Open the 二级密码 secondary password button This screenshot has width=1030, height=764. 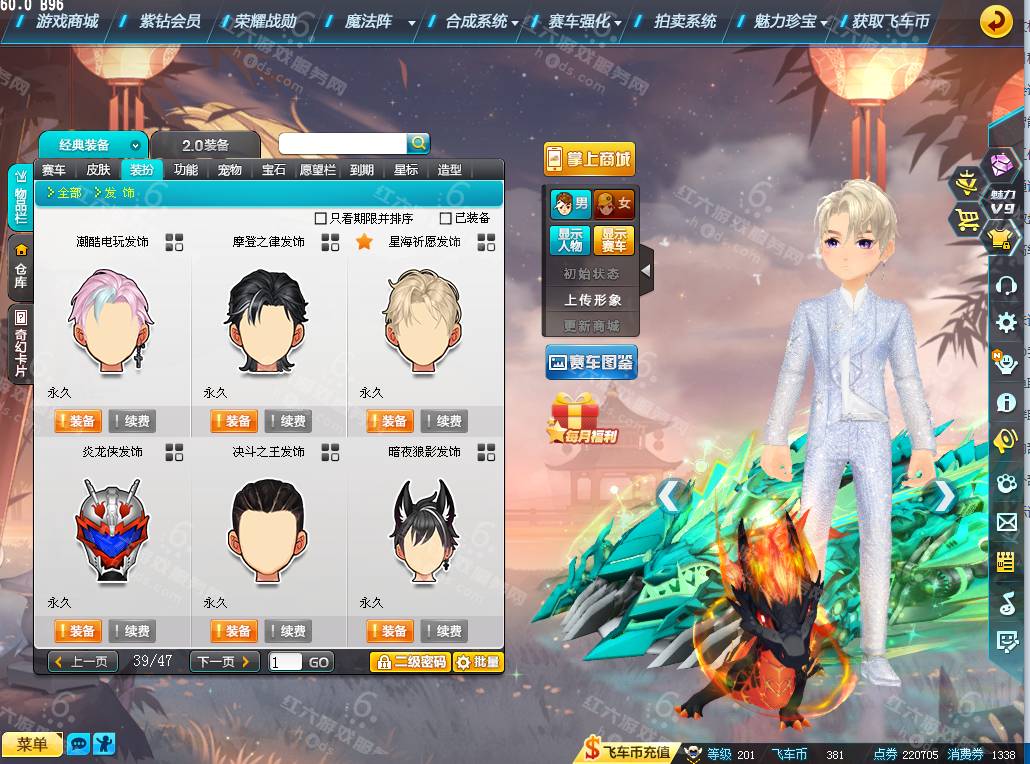tap(409, 662)
